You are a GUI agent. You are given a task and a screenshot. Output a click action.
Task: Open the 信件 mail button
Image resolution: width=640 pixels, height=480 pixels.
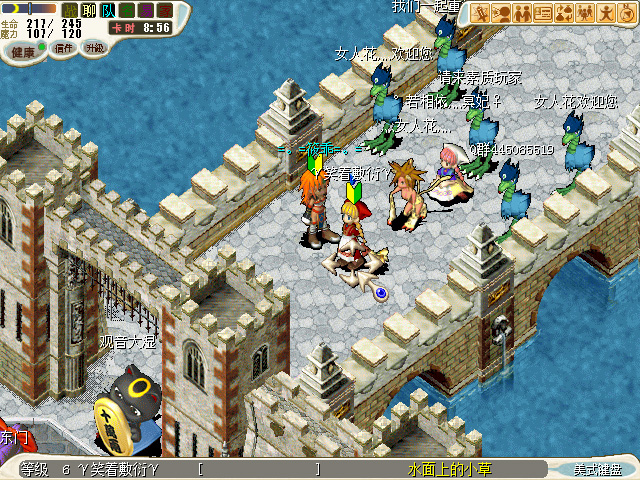[x=64, y=48]
